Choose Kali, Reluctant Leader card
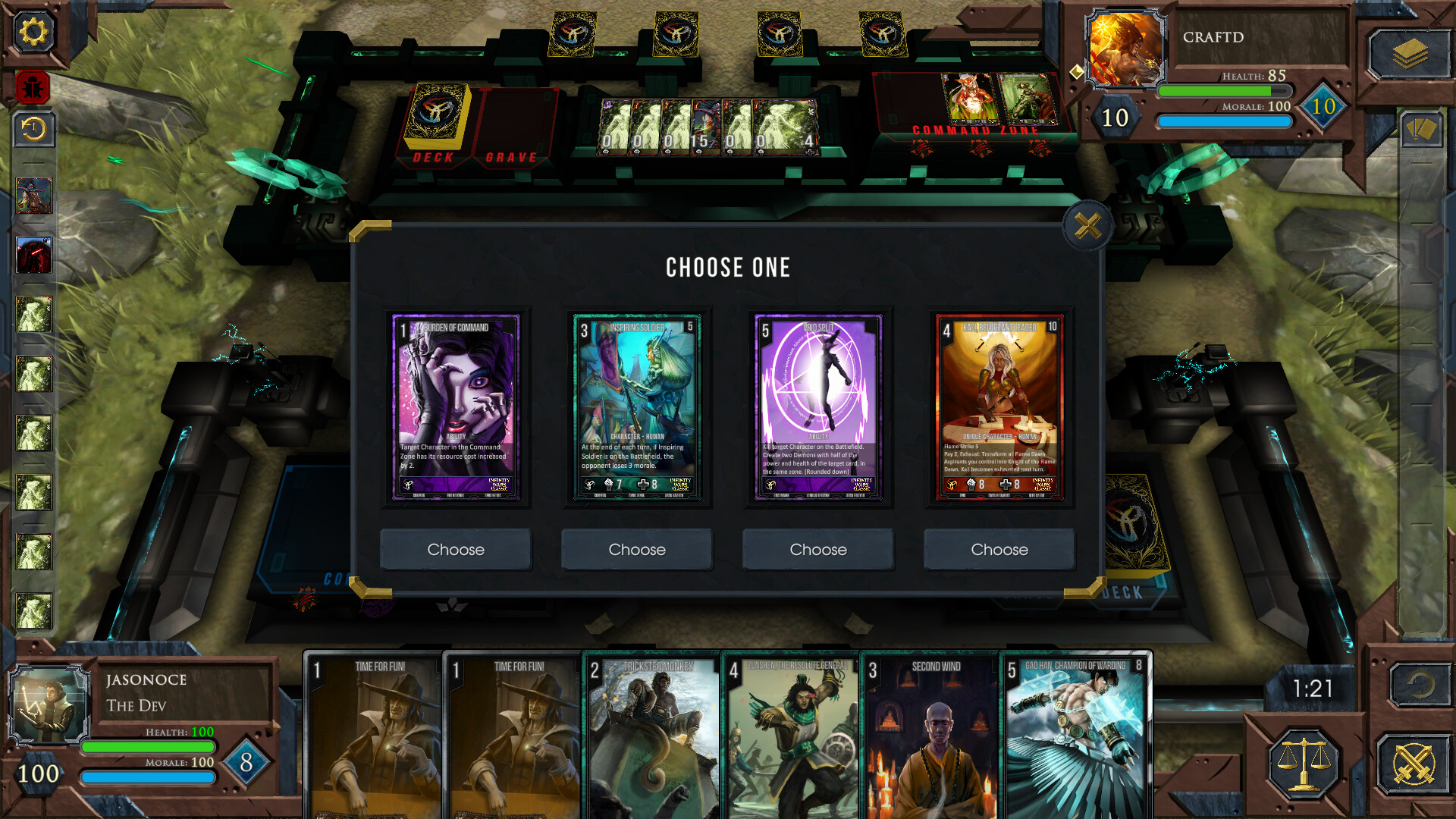 [999, 549]
